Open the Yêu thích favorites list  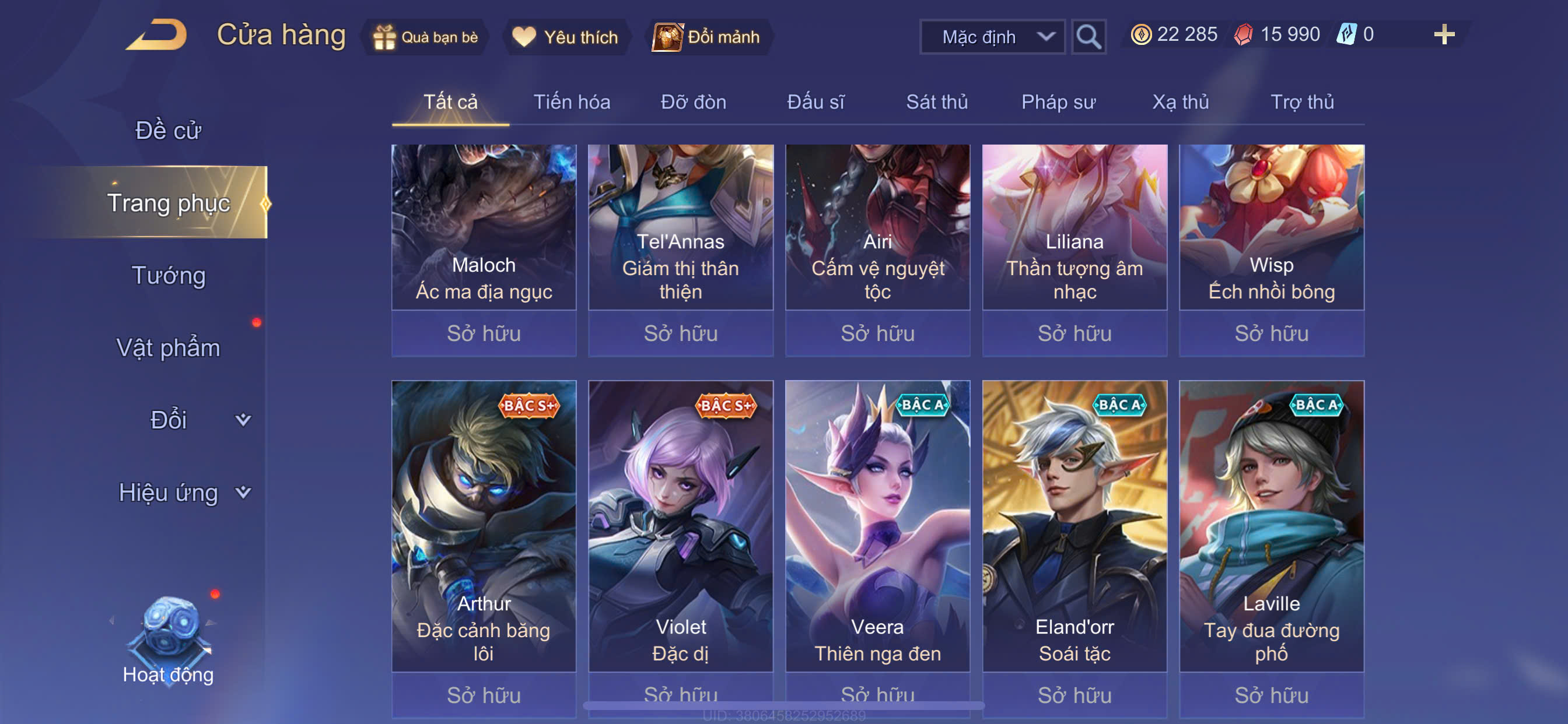click(565, 37)
